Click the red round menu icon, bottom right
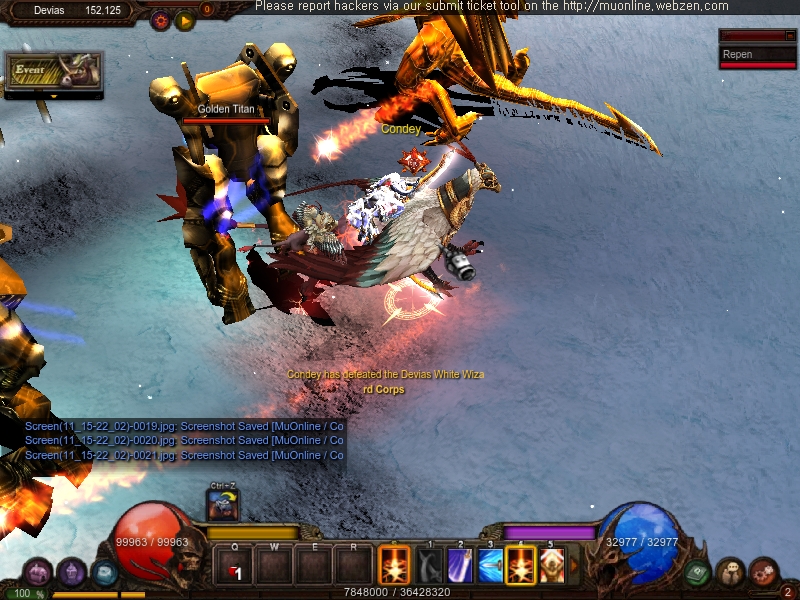 (x=763, y=572)
